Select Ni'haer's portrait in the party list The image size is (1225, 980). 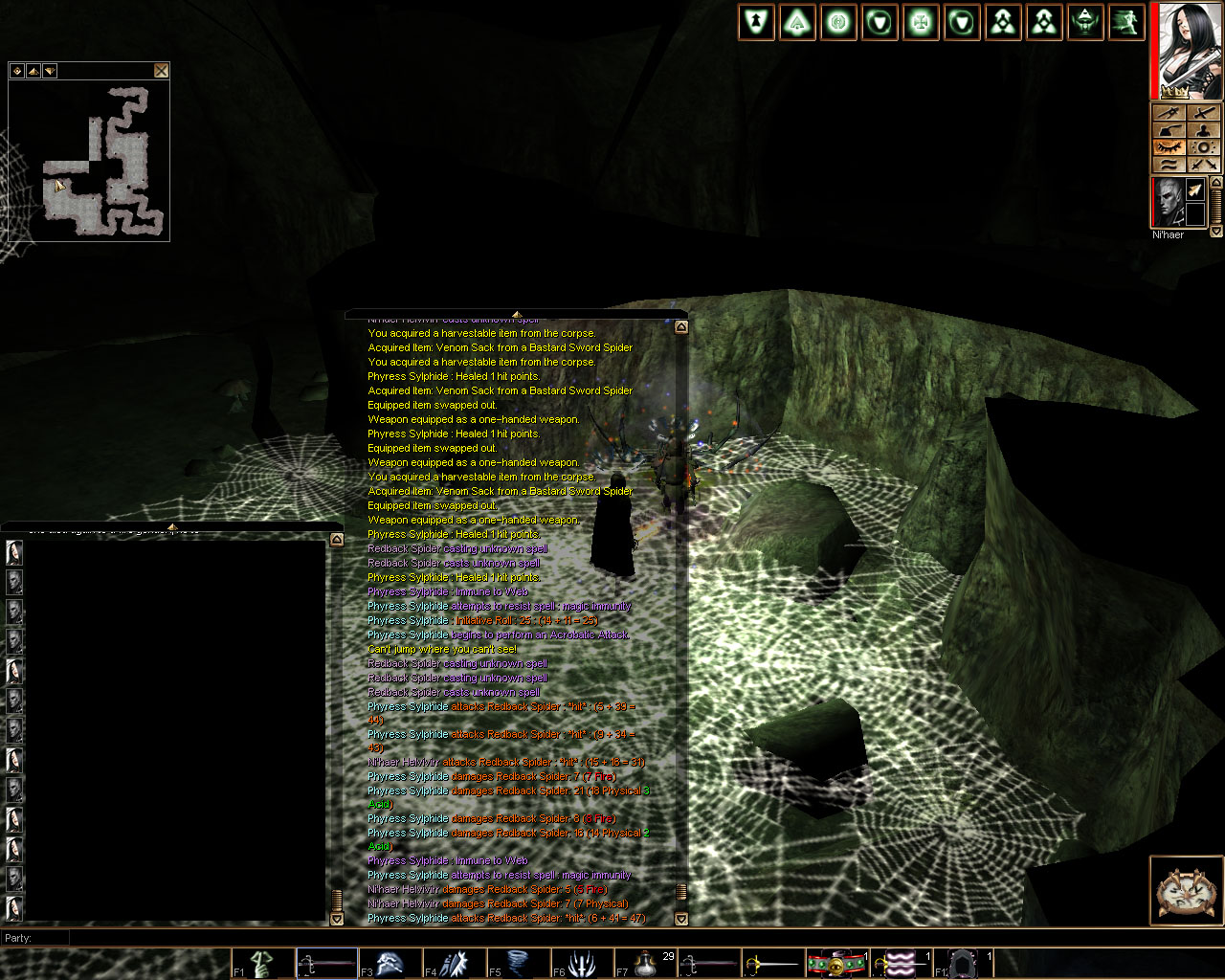pyautogui.click(x=1169, y=204)
